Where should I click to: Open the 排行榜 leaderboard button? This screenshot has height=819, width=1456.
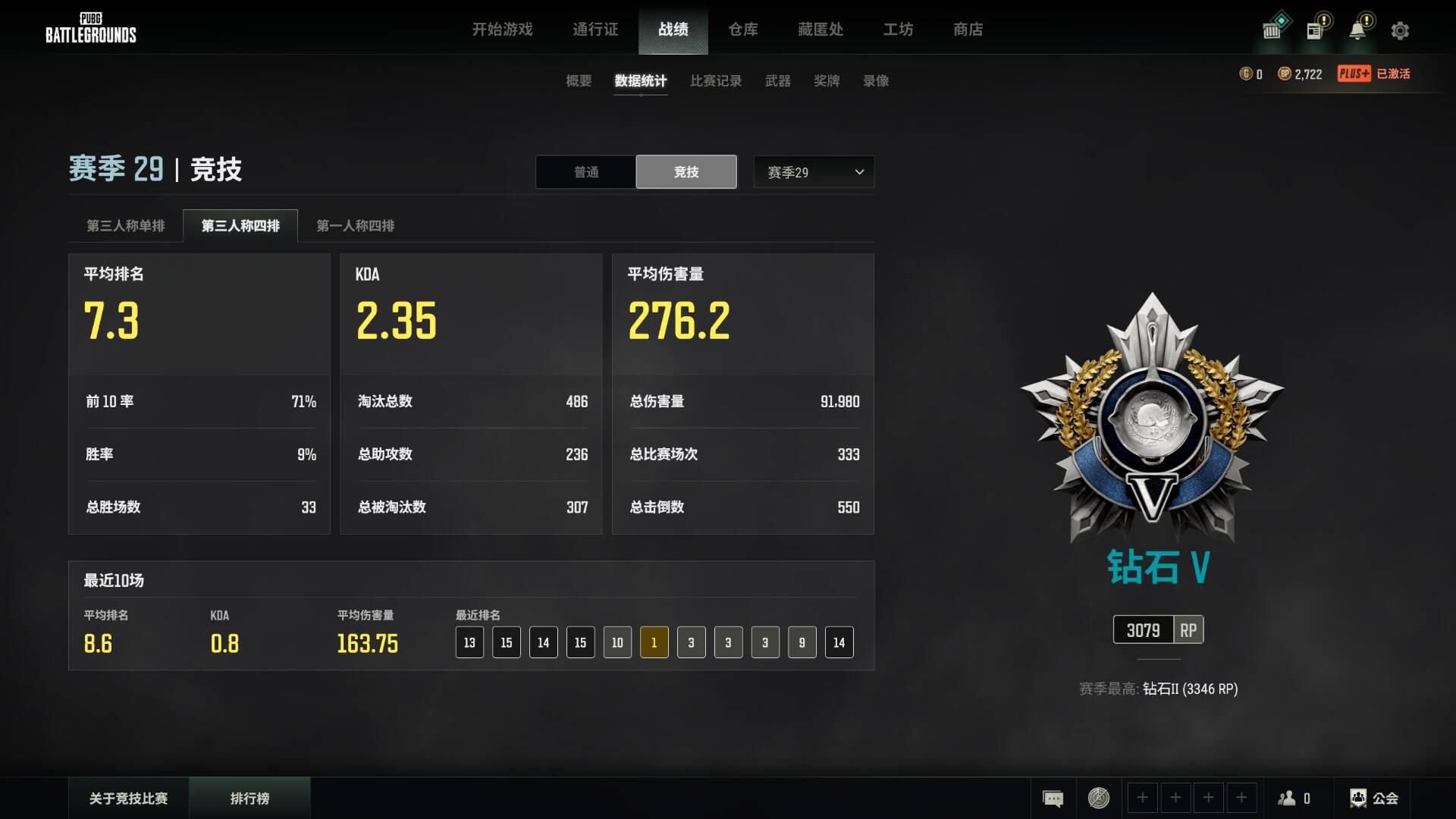pyautogui.click(x=250, y=798)
